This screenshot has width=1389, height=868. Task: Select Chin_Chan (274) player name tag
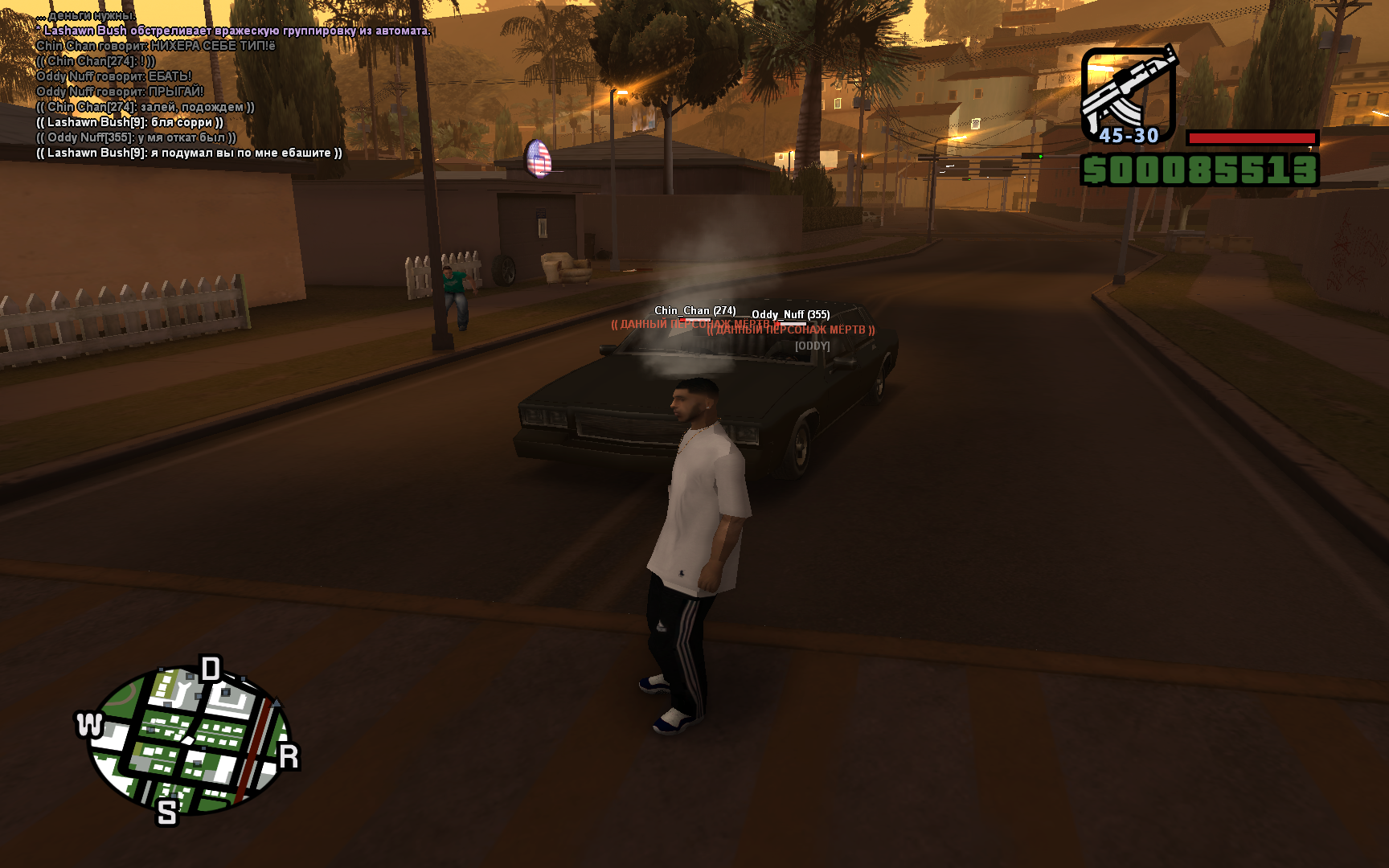click(x=694, y=310)
